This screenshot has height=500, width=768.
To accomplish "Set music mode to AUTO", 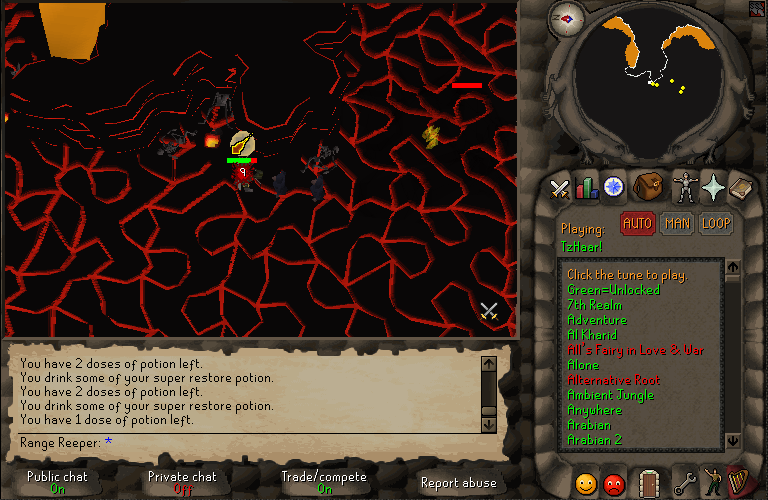I will tap(637, 224).
